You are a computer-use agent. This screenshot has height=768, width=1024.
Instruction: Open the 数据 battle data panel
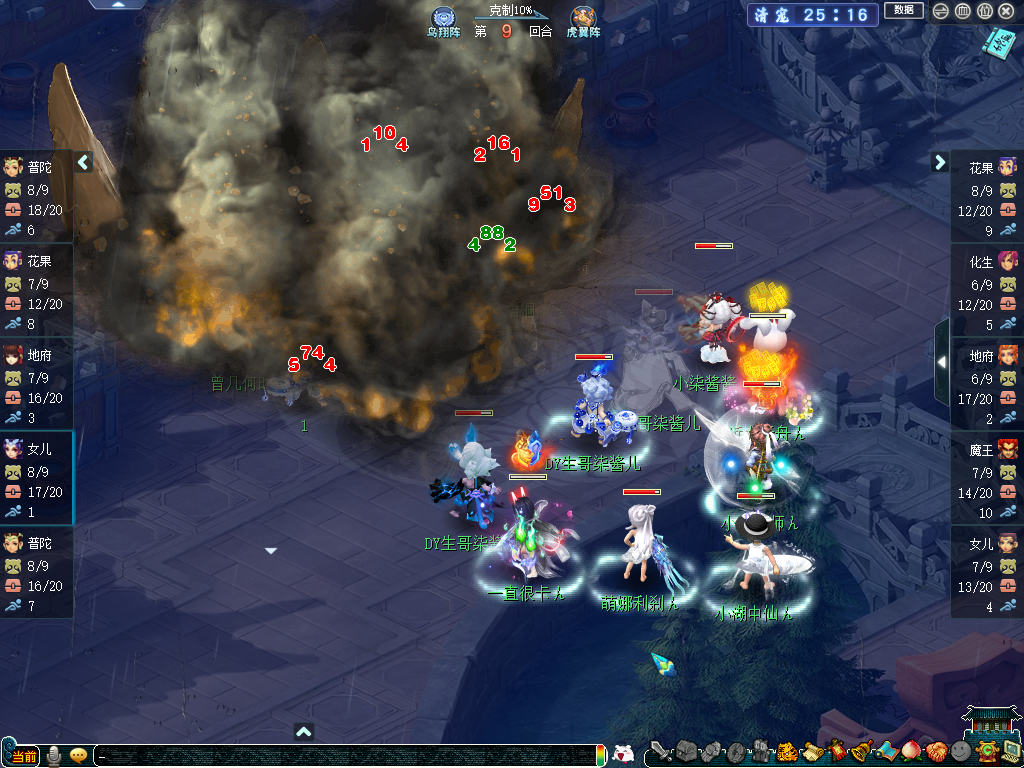point(904,11)
